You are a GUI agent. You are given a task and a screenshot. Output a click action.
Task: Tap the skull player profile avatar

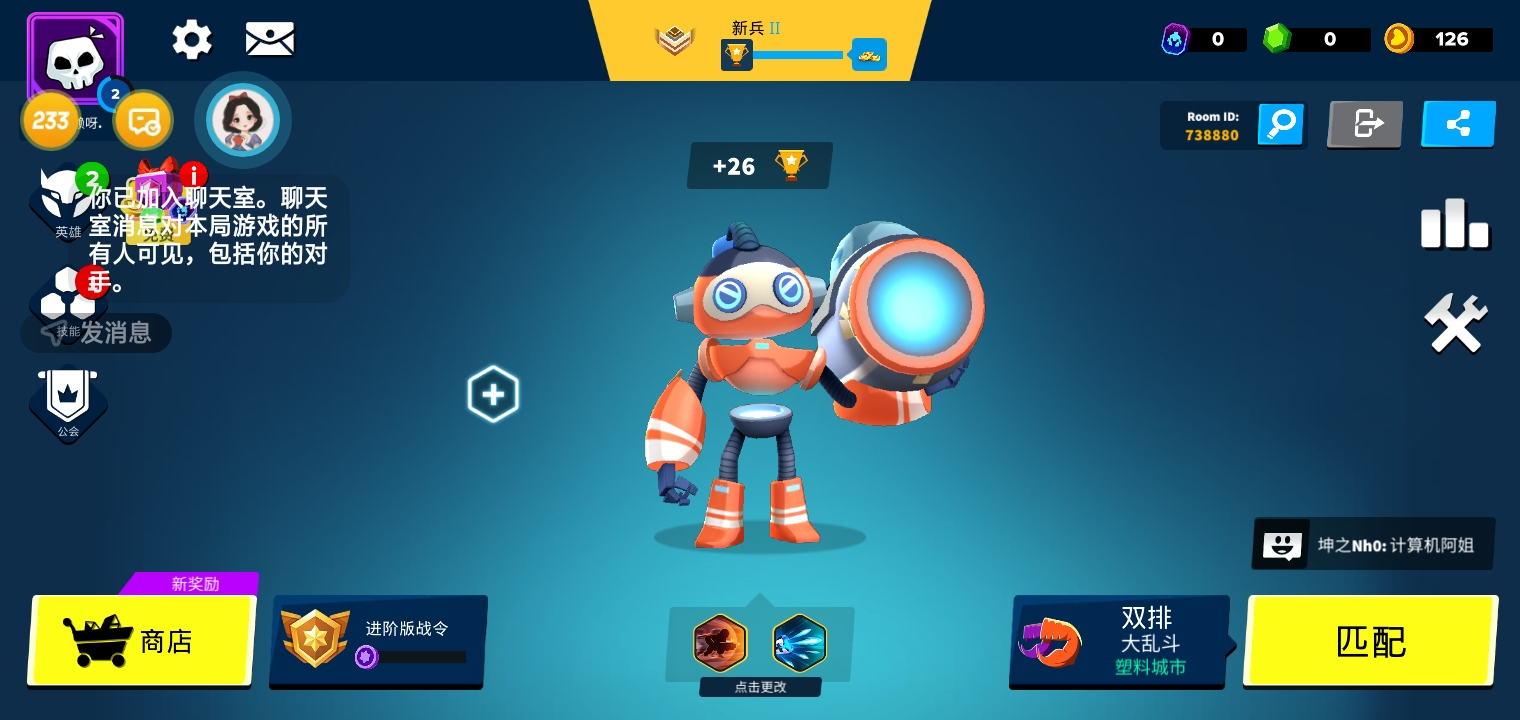pyautogui.click(x=75, y=58)
